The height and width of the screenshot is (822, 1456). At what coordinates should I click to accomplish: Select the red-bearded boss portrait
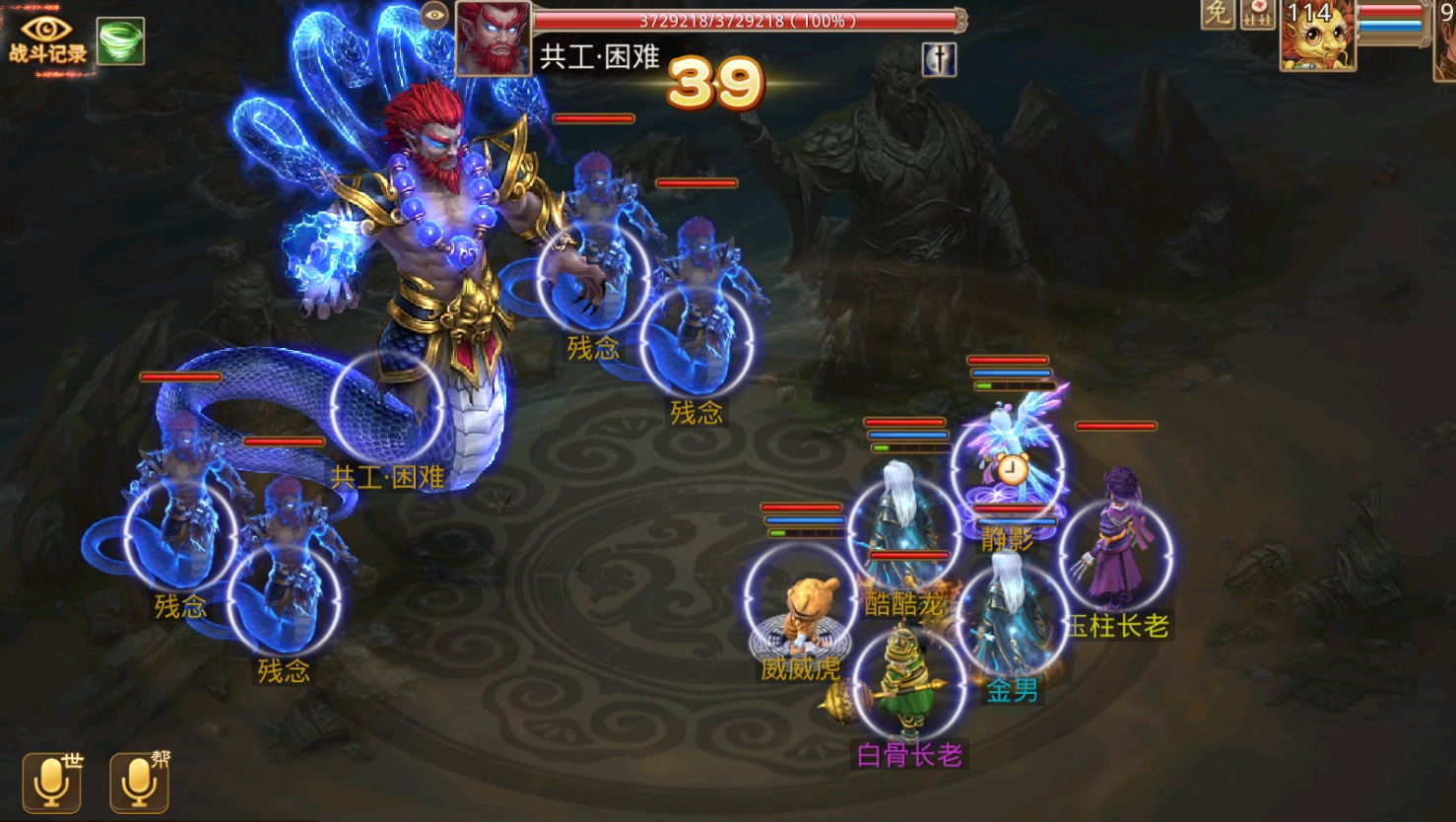pos(493,38)
